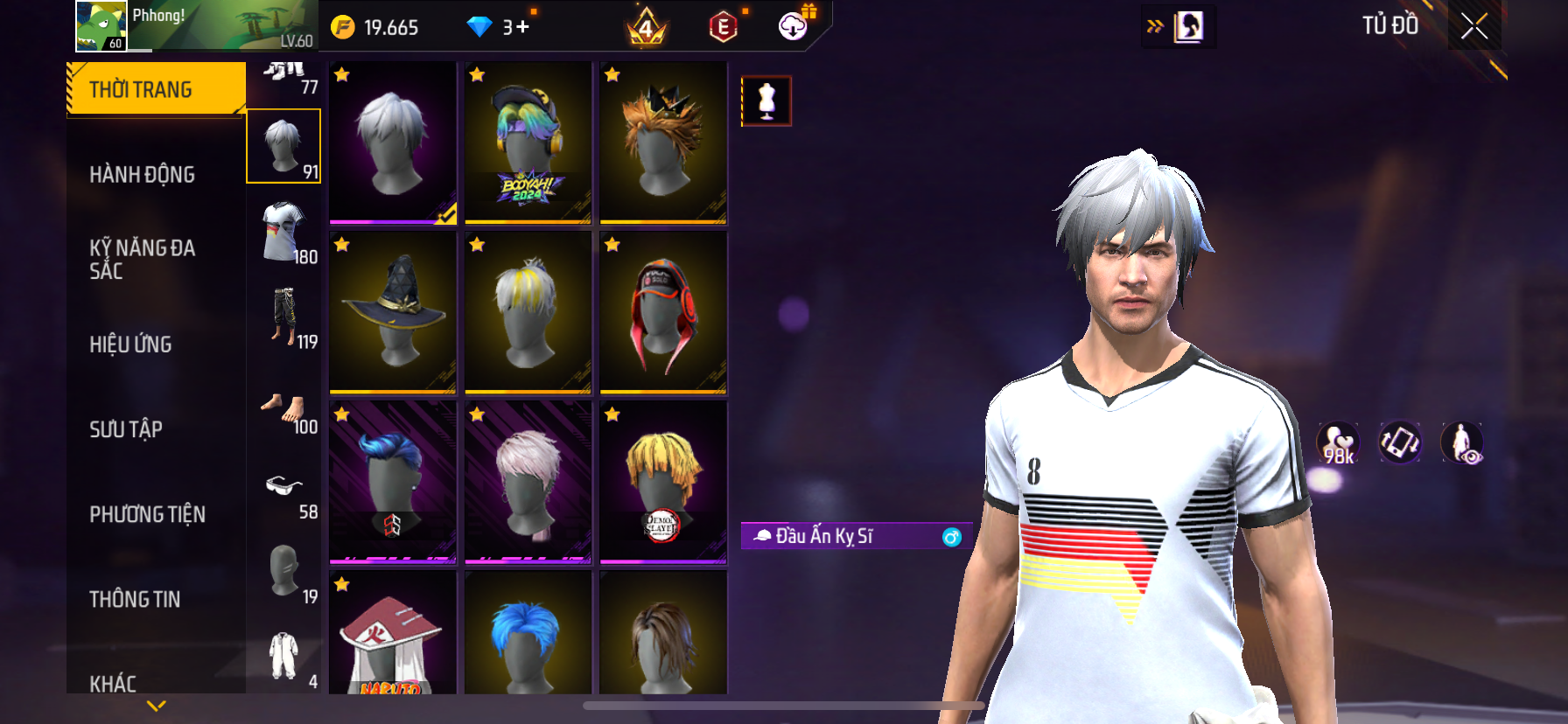Click the mannequin outfit preset icon
Viewport: 1568px width, 724px height.
[766, 101]
